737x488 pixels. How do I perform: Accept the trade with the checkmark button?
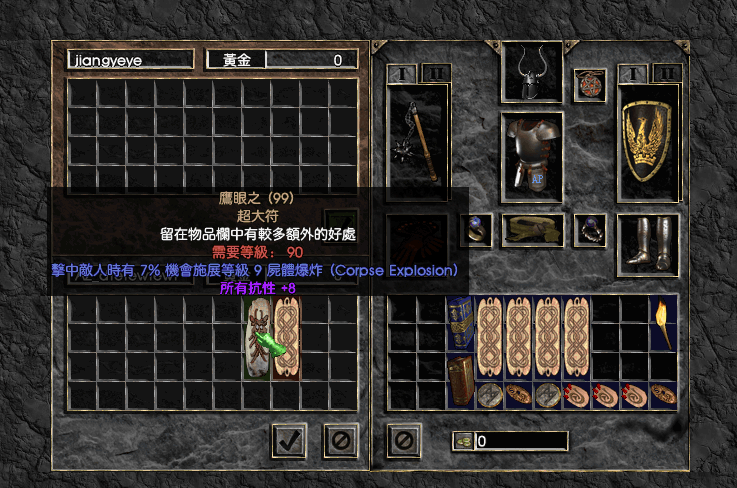click(289, 438)
